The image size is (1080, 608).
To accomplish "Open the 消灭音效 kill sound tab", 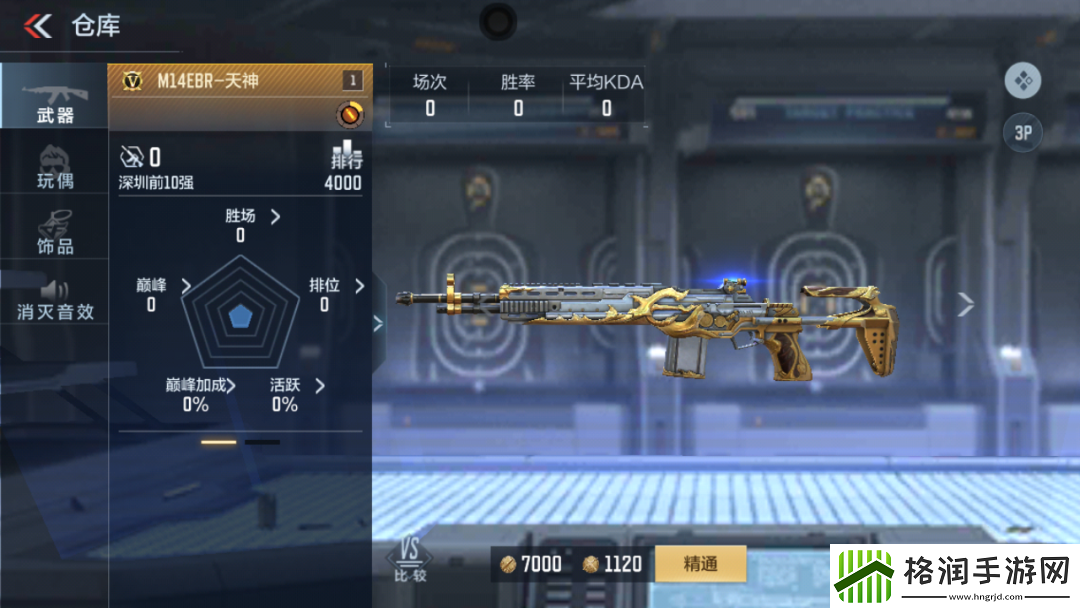I will (x=54, y=299).
